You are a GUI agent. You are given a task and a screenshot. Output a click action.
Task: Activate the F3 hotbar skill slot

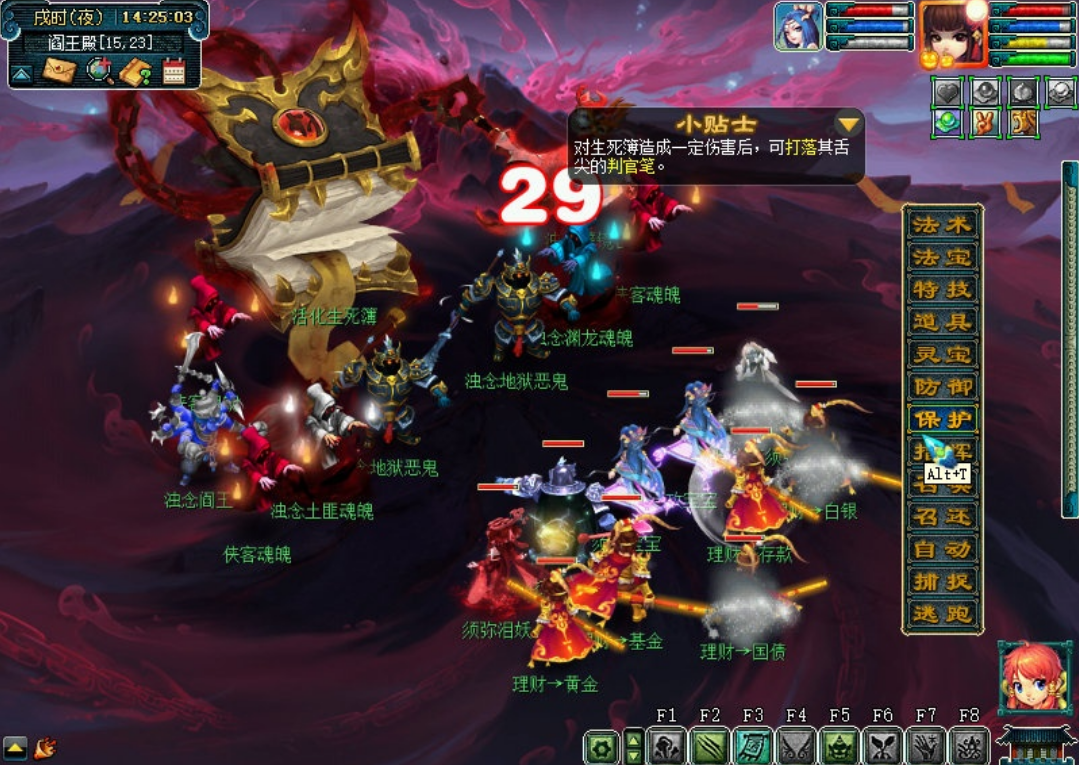click(753, 746)
